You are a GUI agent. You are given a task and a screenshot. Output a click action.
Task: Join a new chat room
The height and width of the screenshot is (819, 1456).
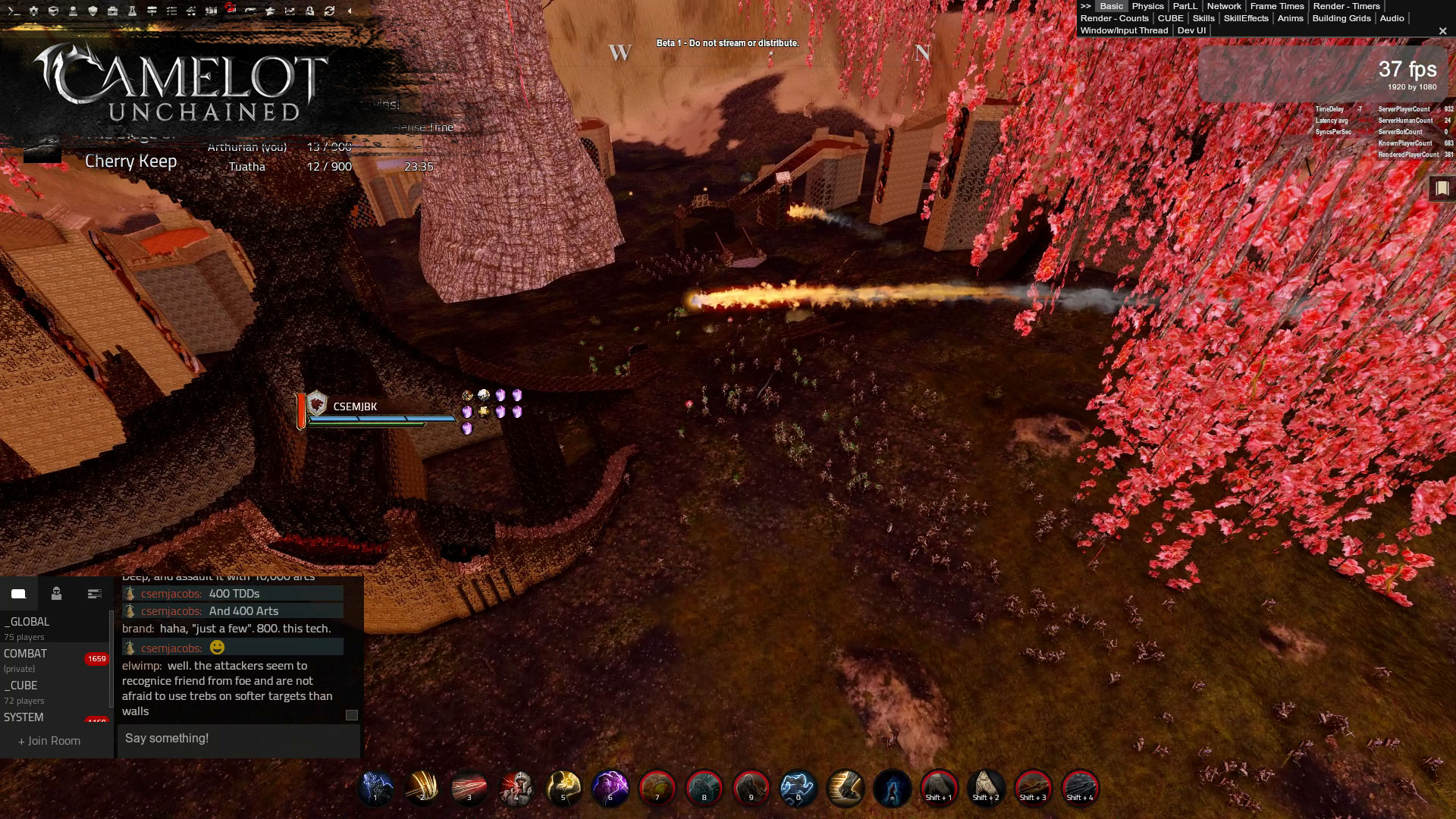pos(49,741)
